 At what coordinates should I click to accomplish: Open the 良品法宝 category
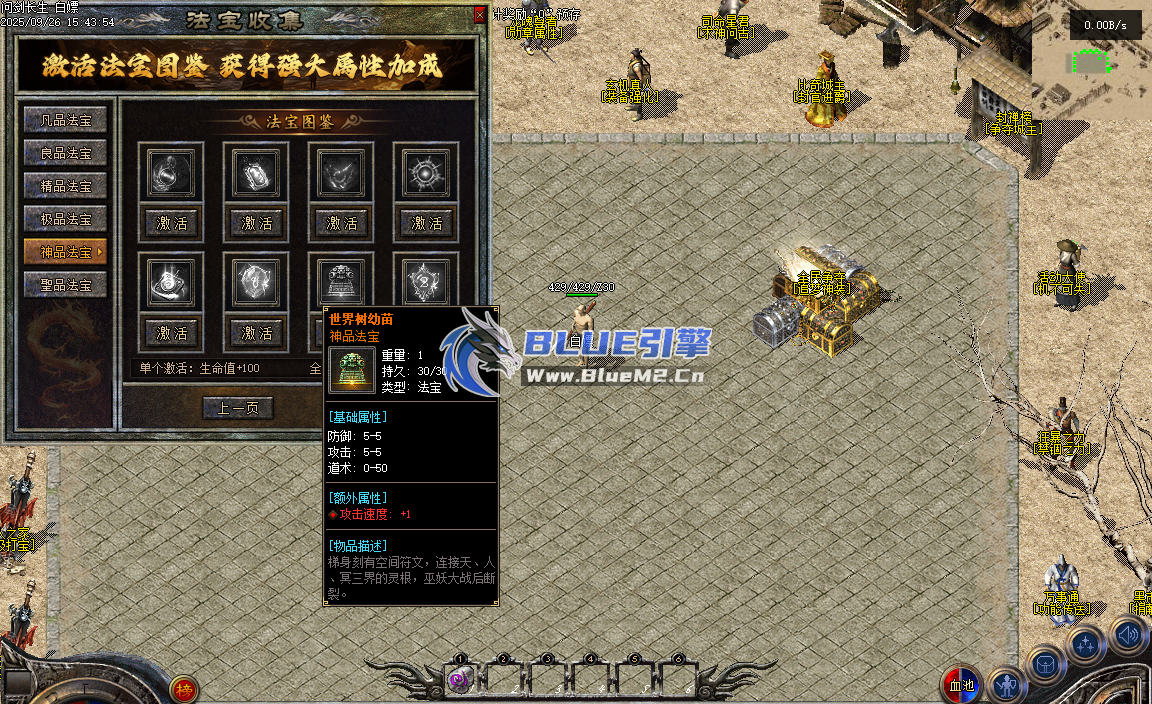pyautogui.click(x=66, y=153)
